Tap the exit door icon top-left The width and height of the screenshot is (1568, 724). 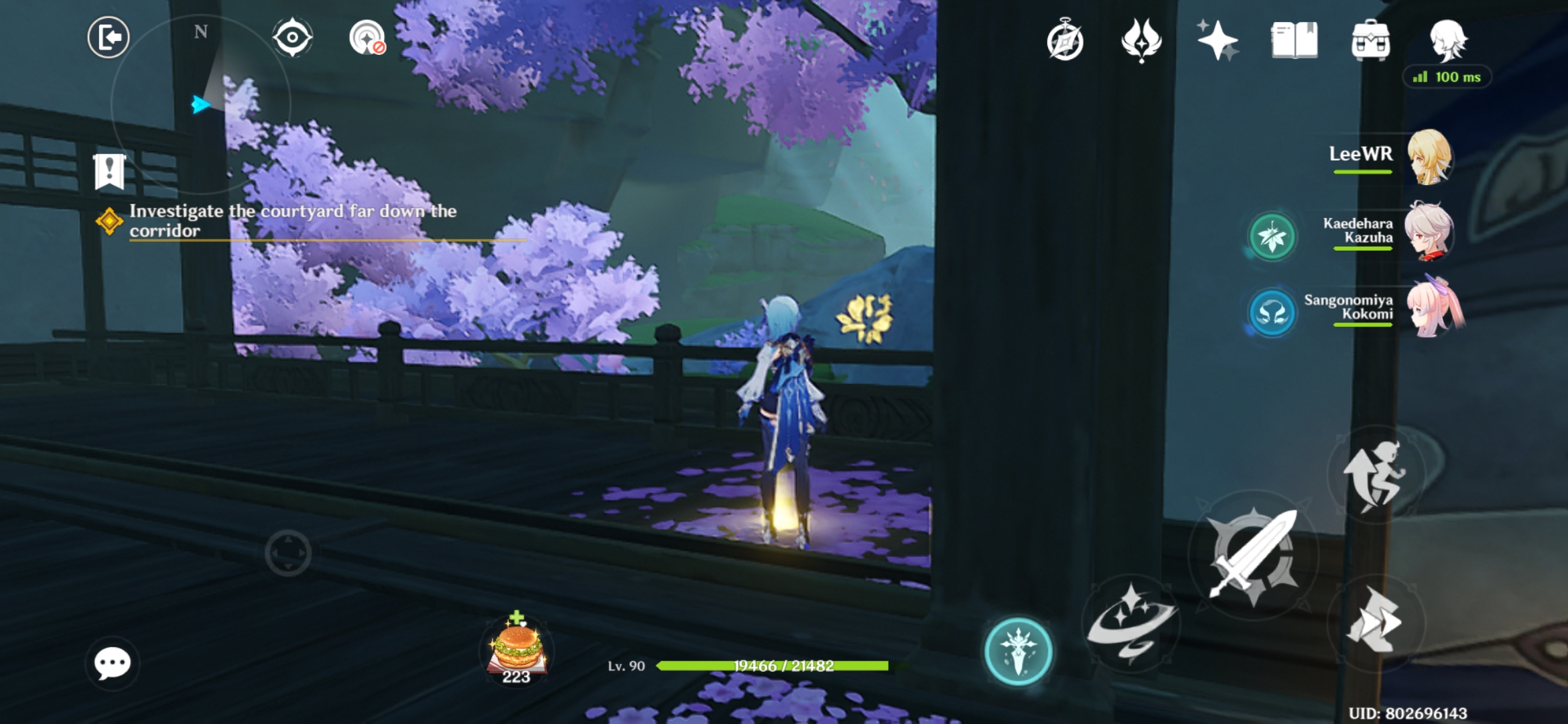click(x=109, y=37)
